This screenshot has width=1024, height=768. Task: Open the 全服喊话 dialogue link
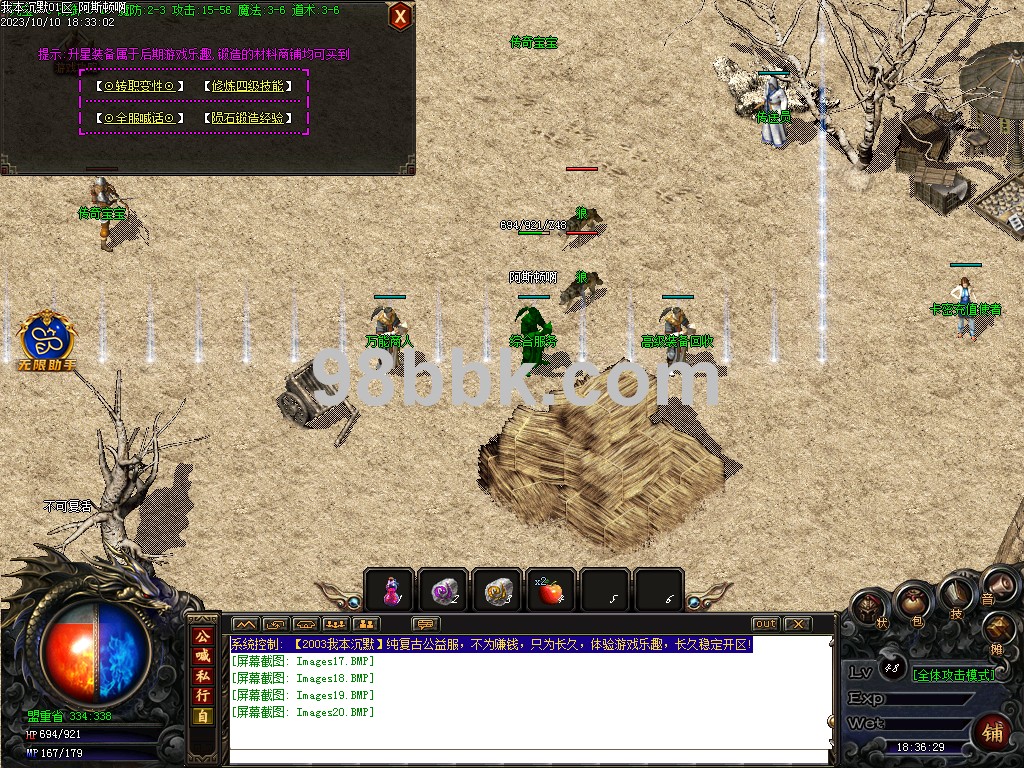coord(140,118)
